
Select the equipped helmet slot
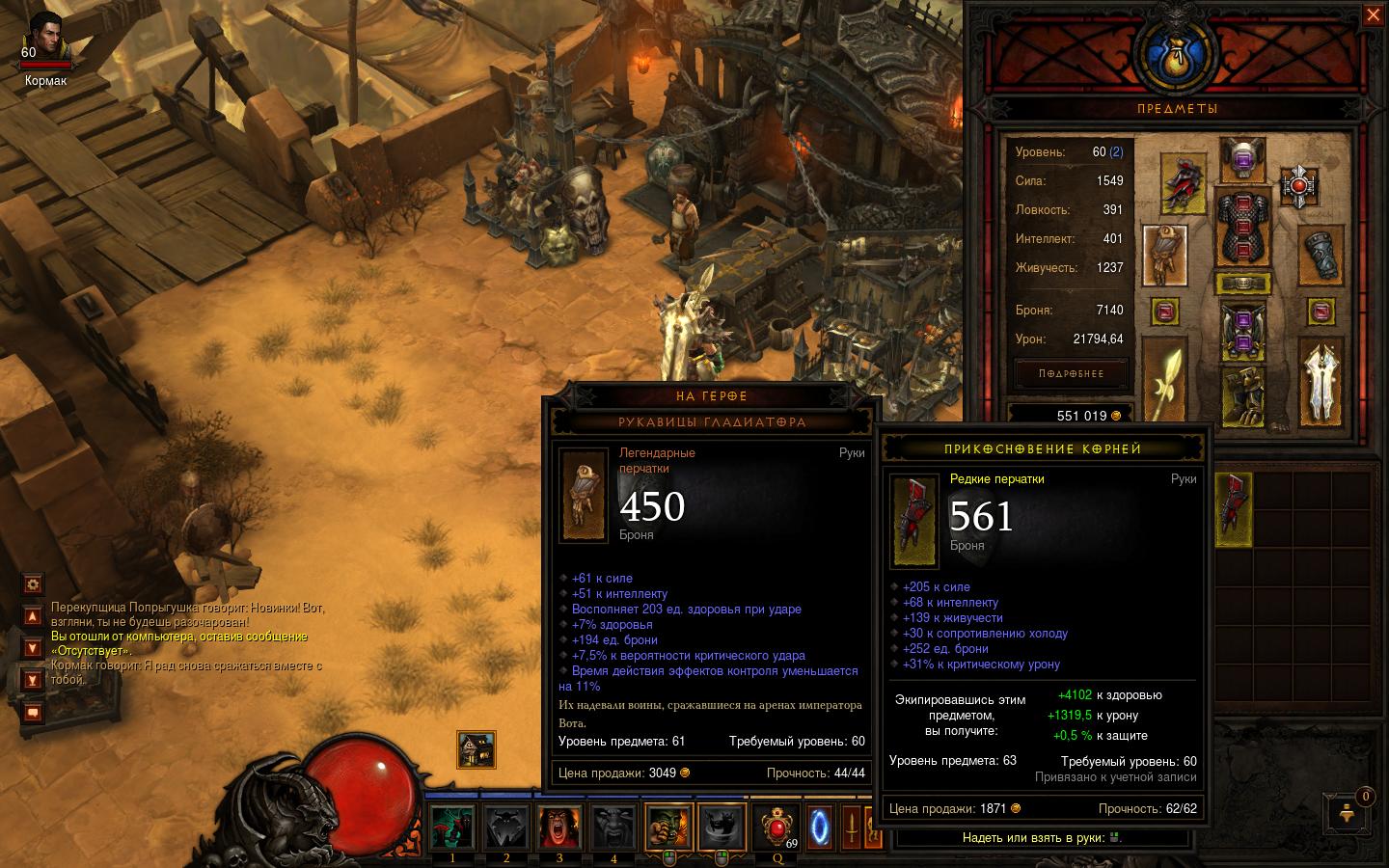1242,160
